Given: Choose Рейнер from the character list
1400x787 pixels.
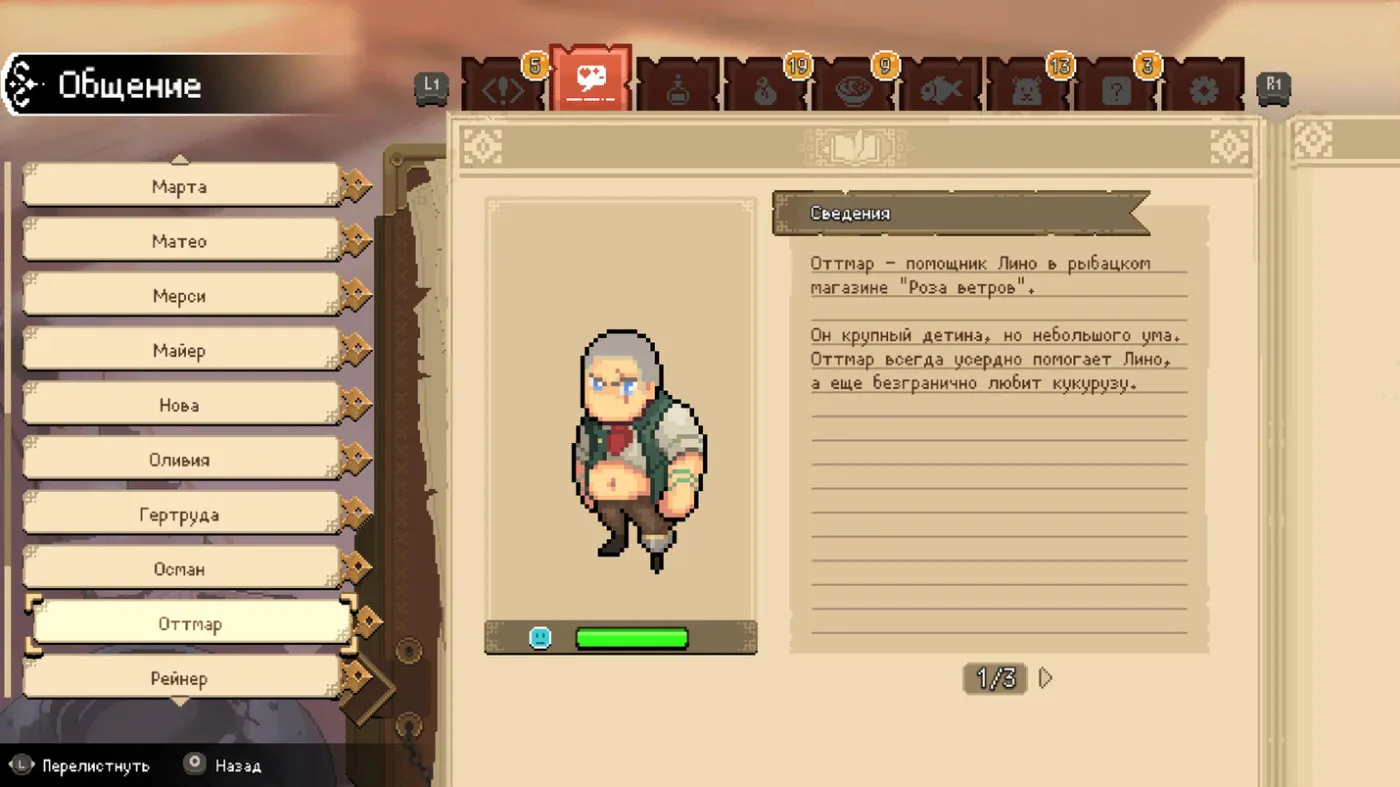Looking at the screenshot, I should pos(180,679).
